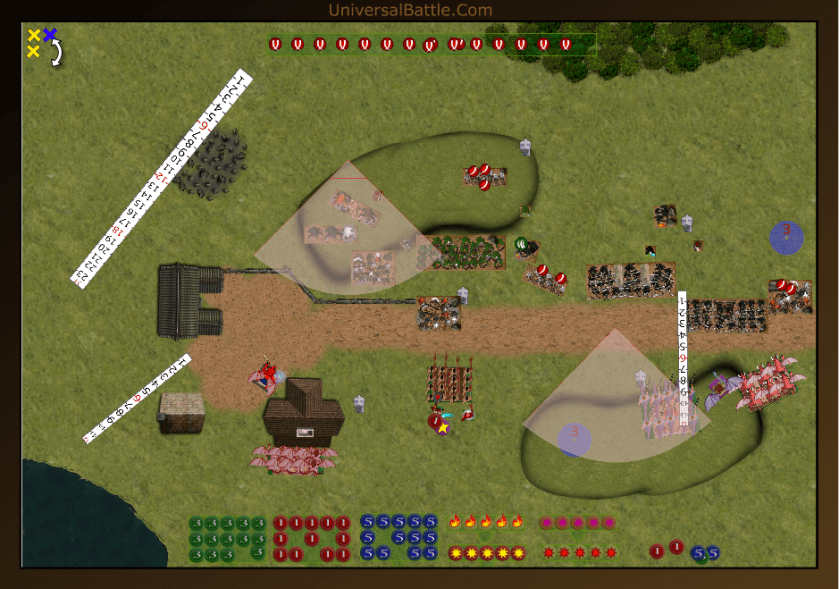Click the blue X icon
The image size is (839, 589).
coord(50,35)
